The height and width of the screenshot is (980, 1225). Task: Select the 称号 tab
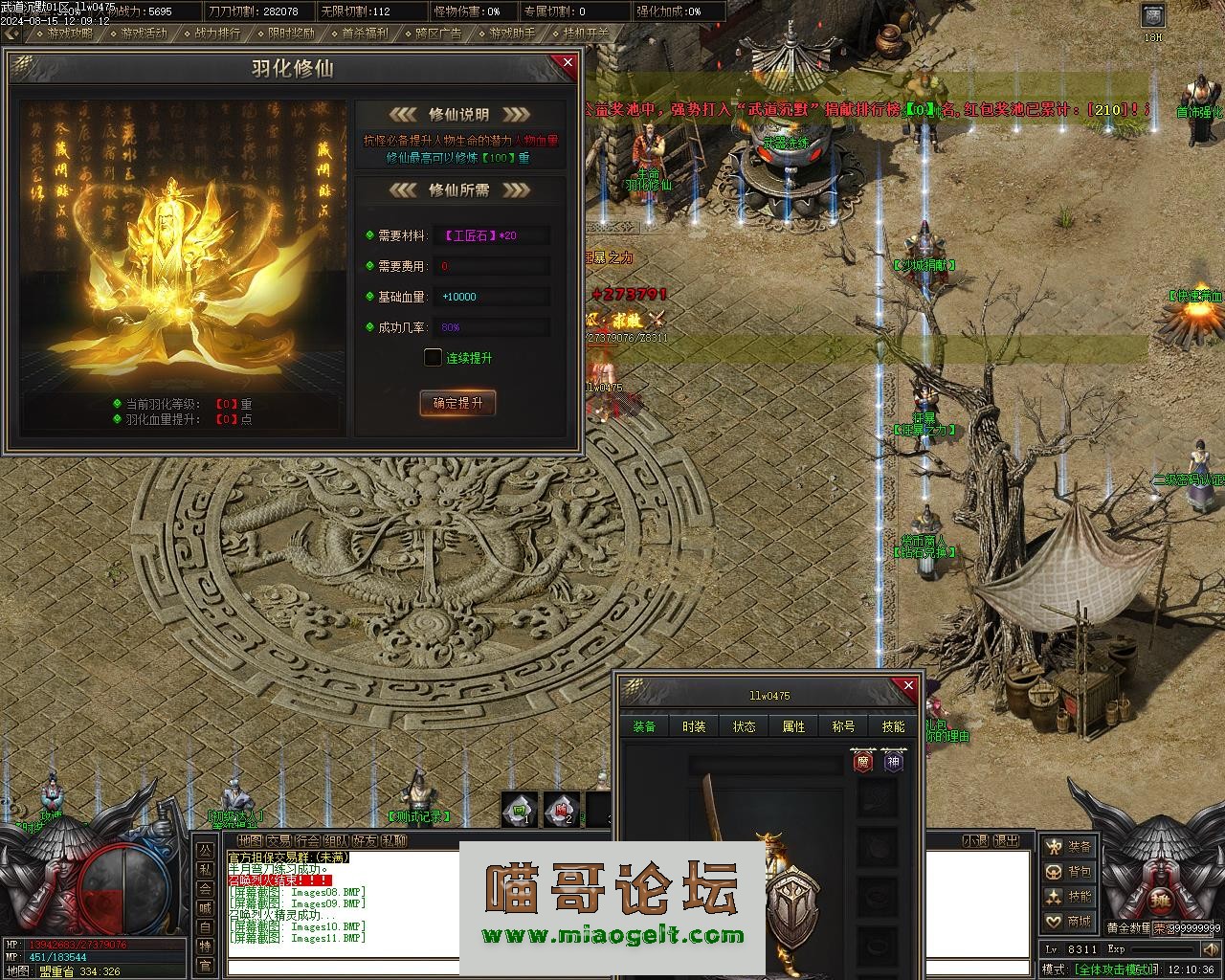click(x=843, y=726)
